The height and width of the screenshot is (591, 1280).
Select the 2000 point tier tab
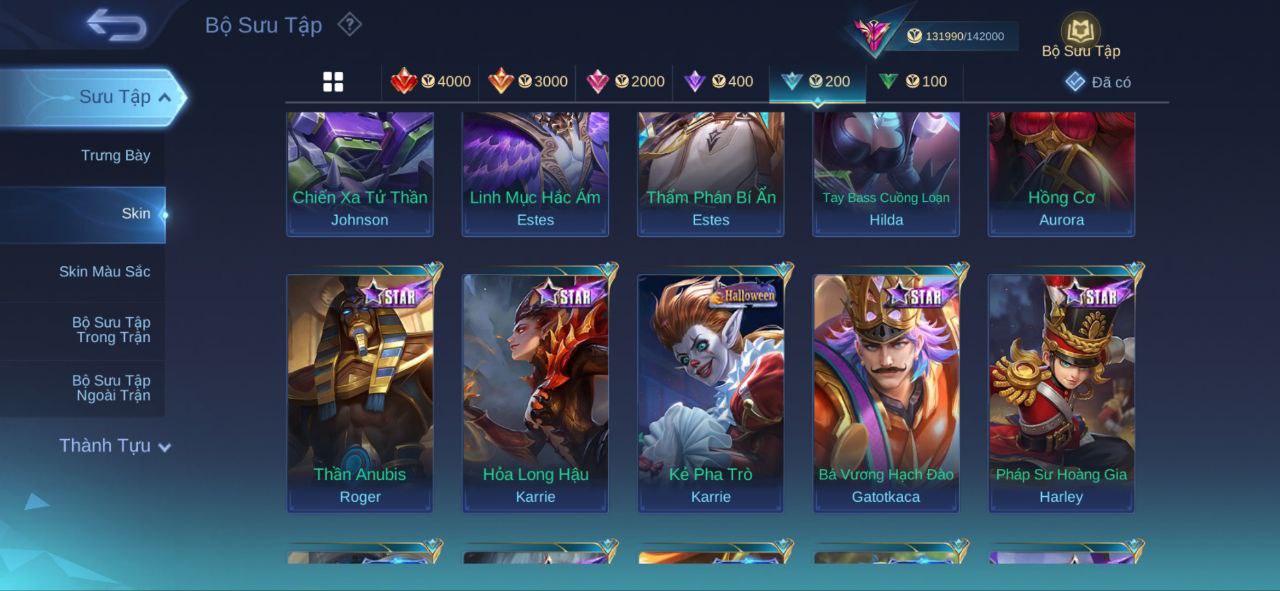[x=625, y=82]
